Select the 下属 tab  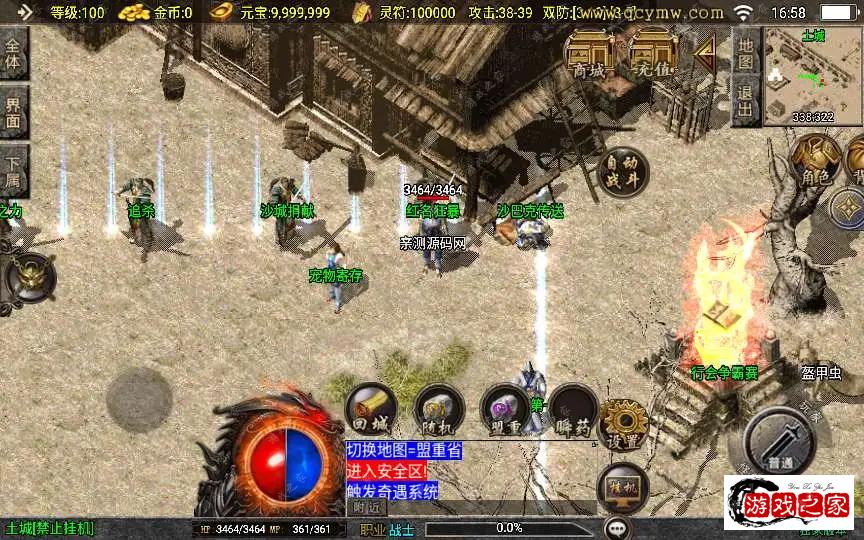[13, 169]
